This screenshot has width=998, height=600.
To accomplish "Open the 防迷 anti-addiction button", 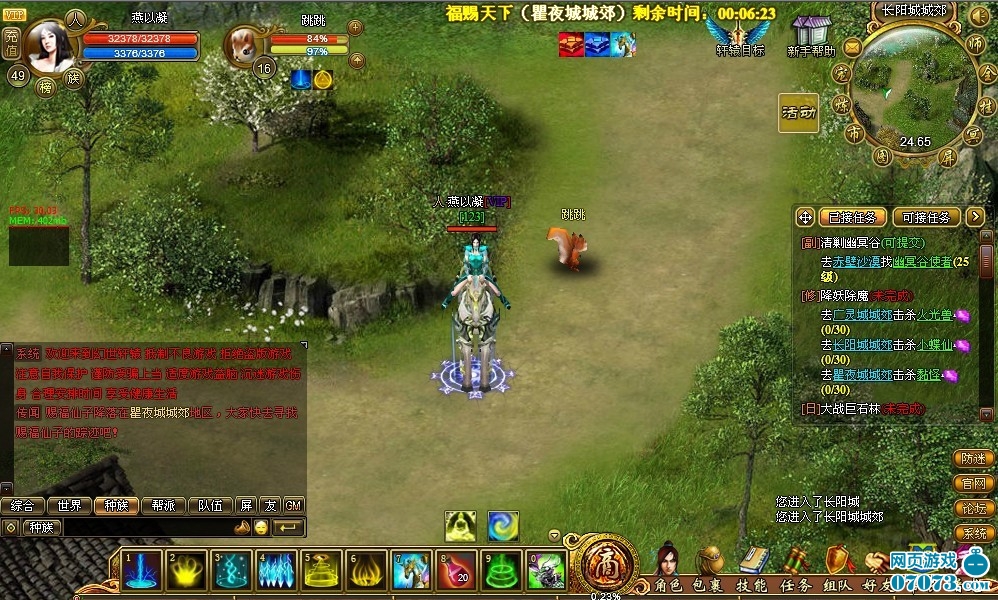I will tap(974, 459).
